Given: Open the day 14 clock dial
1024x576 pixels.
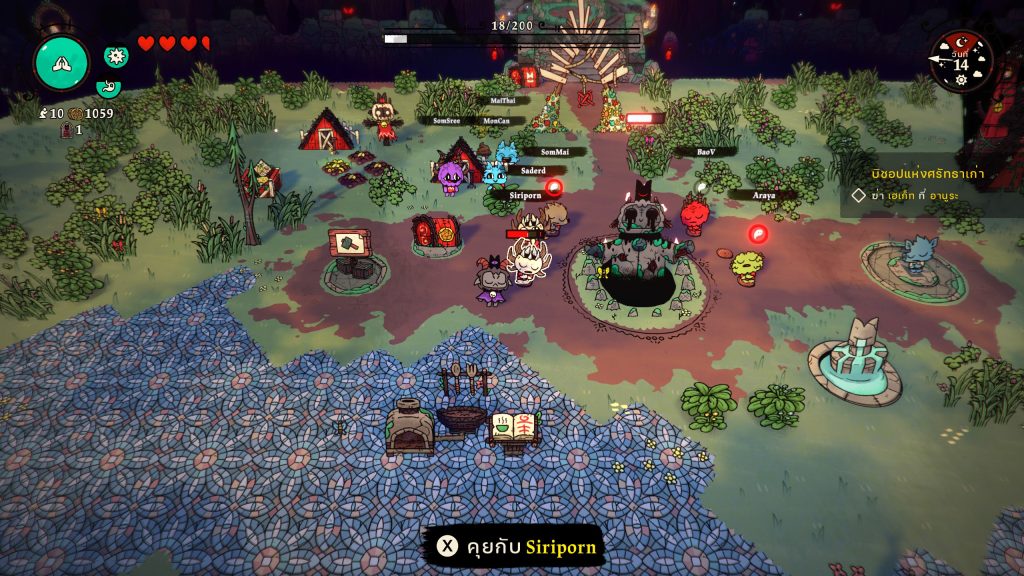Looking at the screenshot, I should tap(961, 61).
